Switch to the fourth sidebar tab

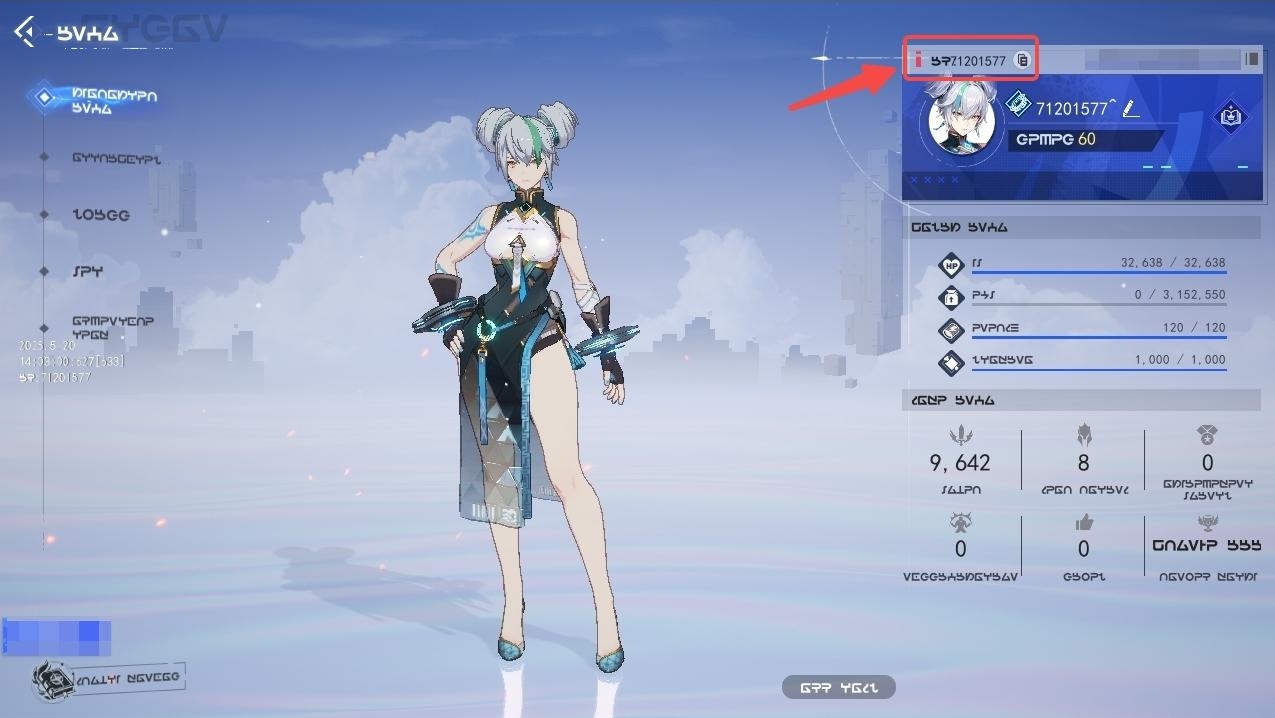(88, 272)
